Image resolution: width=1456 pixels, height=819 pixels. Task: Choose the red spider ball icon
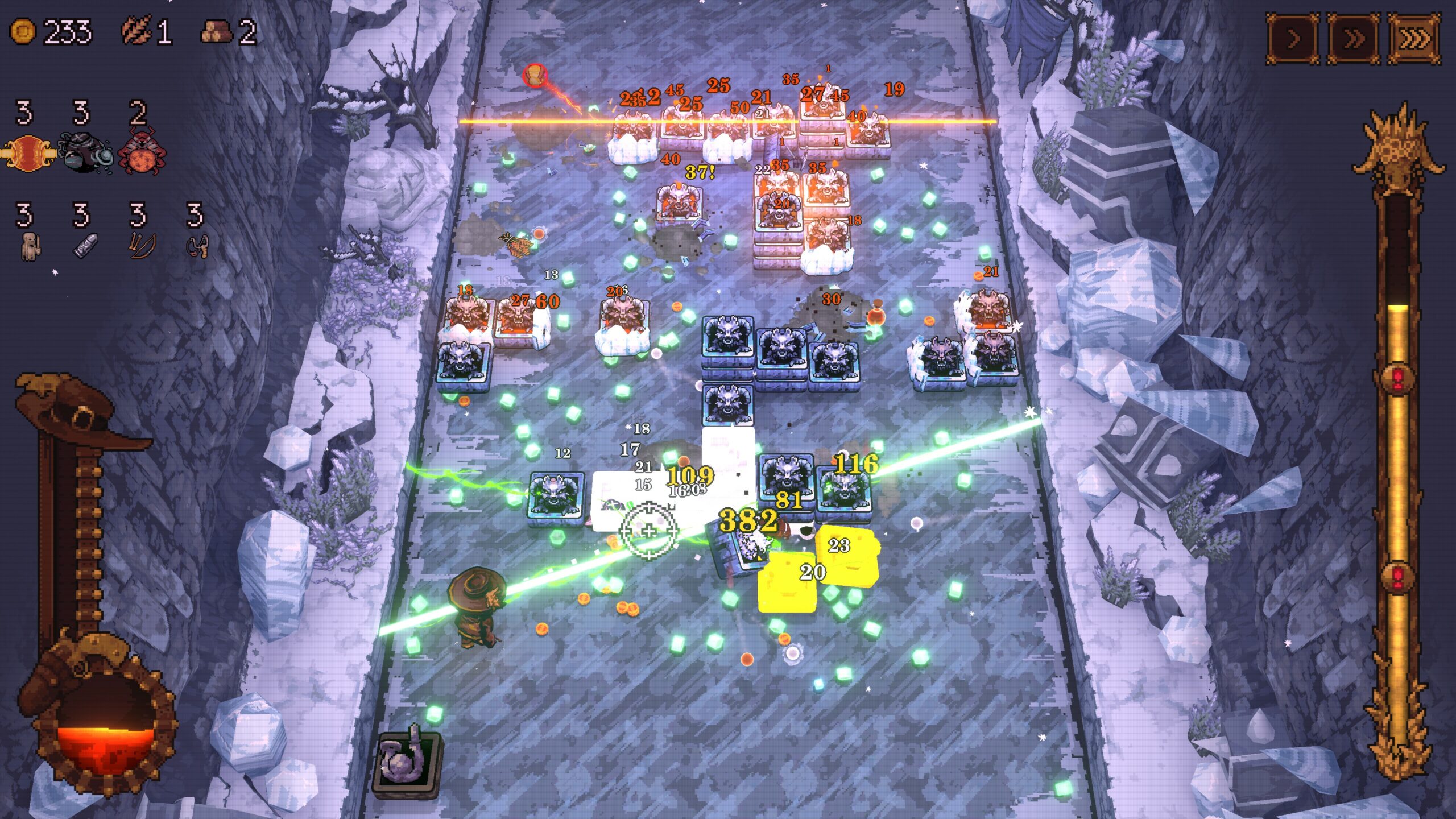[142, 154]
